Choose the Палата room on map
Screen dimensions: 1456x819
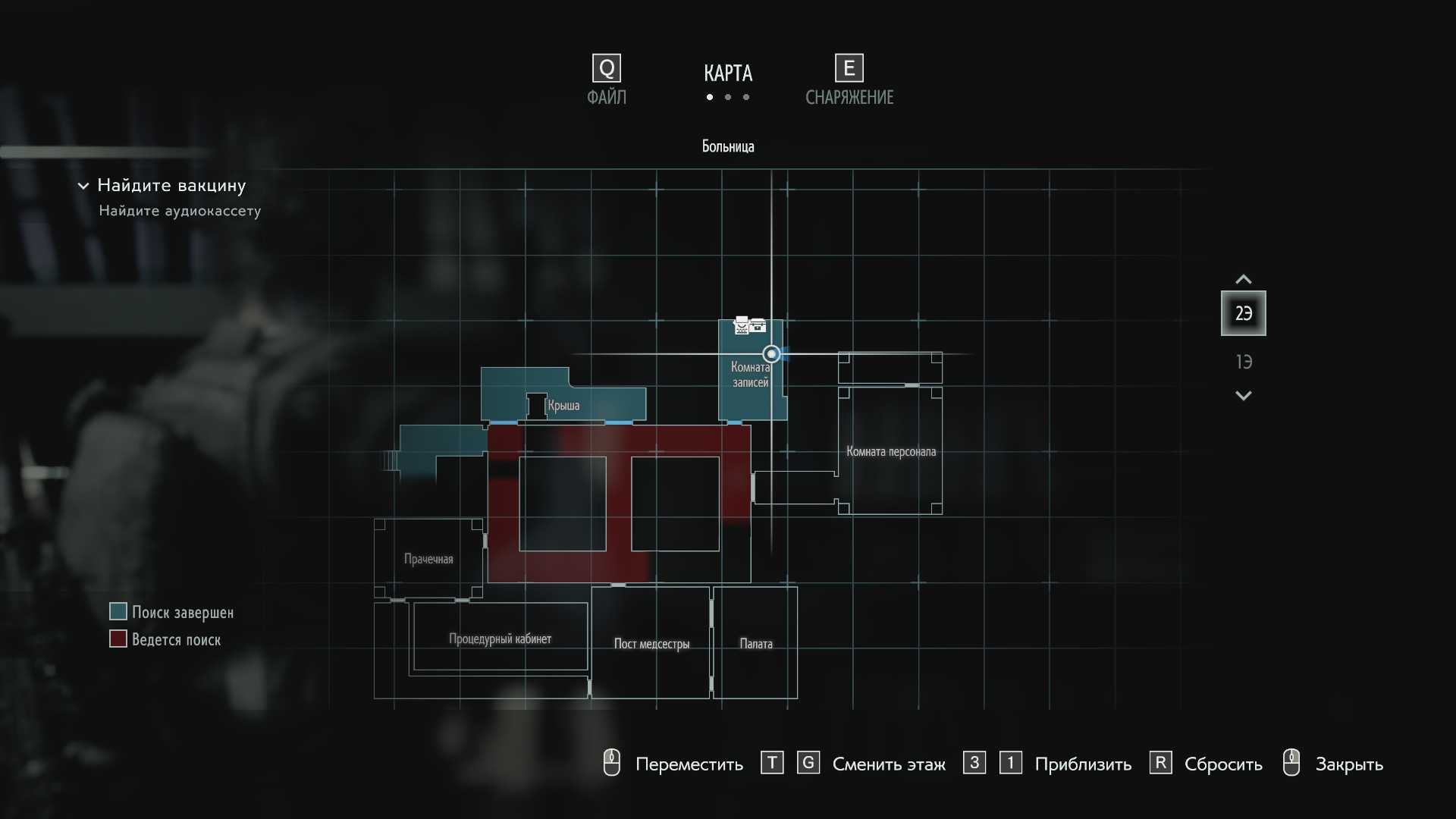(756, 644)
